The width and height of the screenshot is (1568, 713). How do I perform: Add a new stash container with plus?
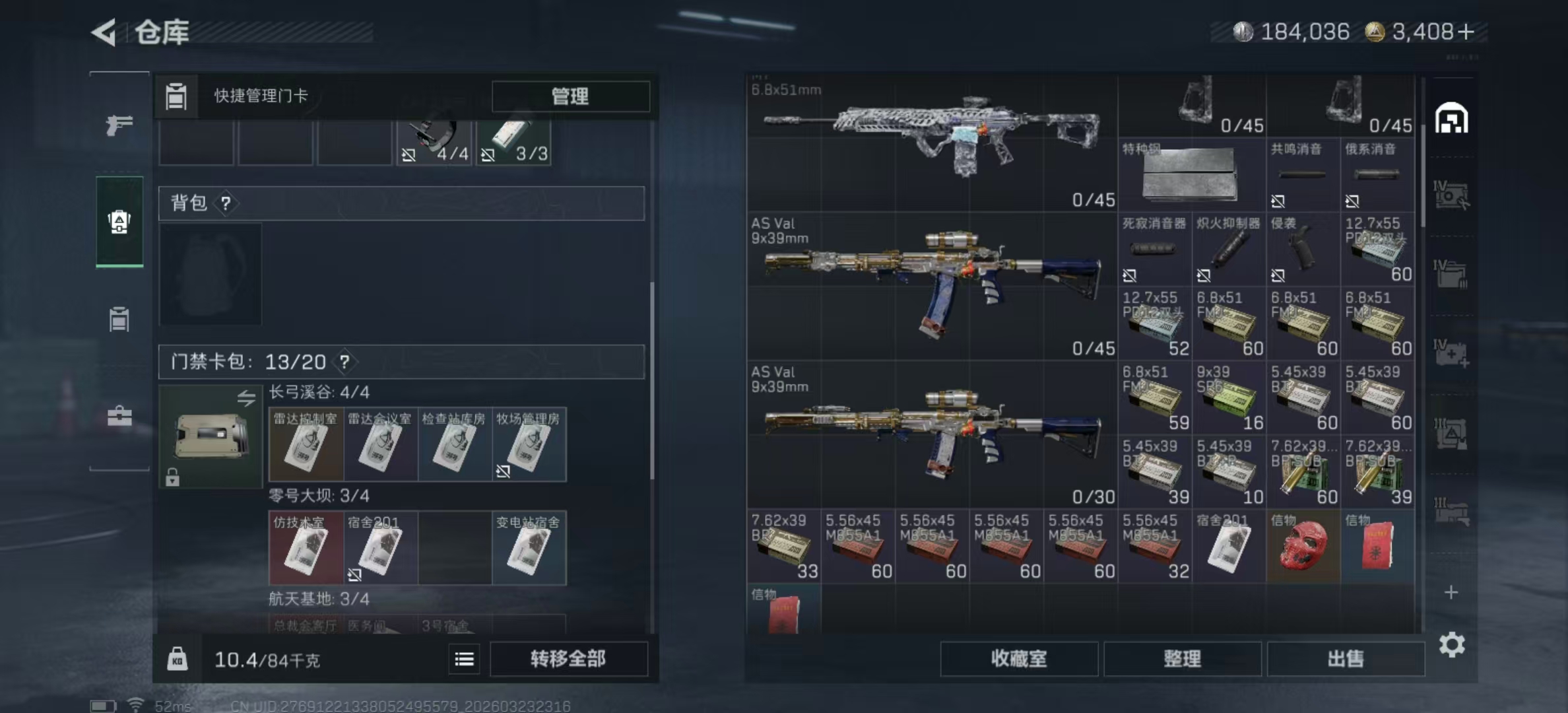(x=1451, y=592)
